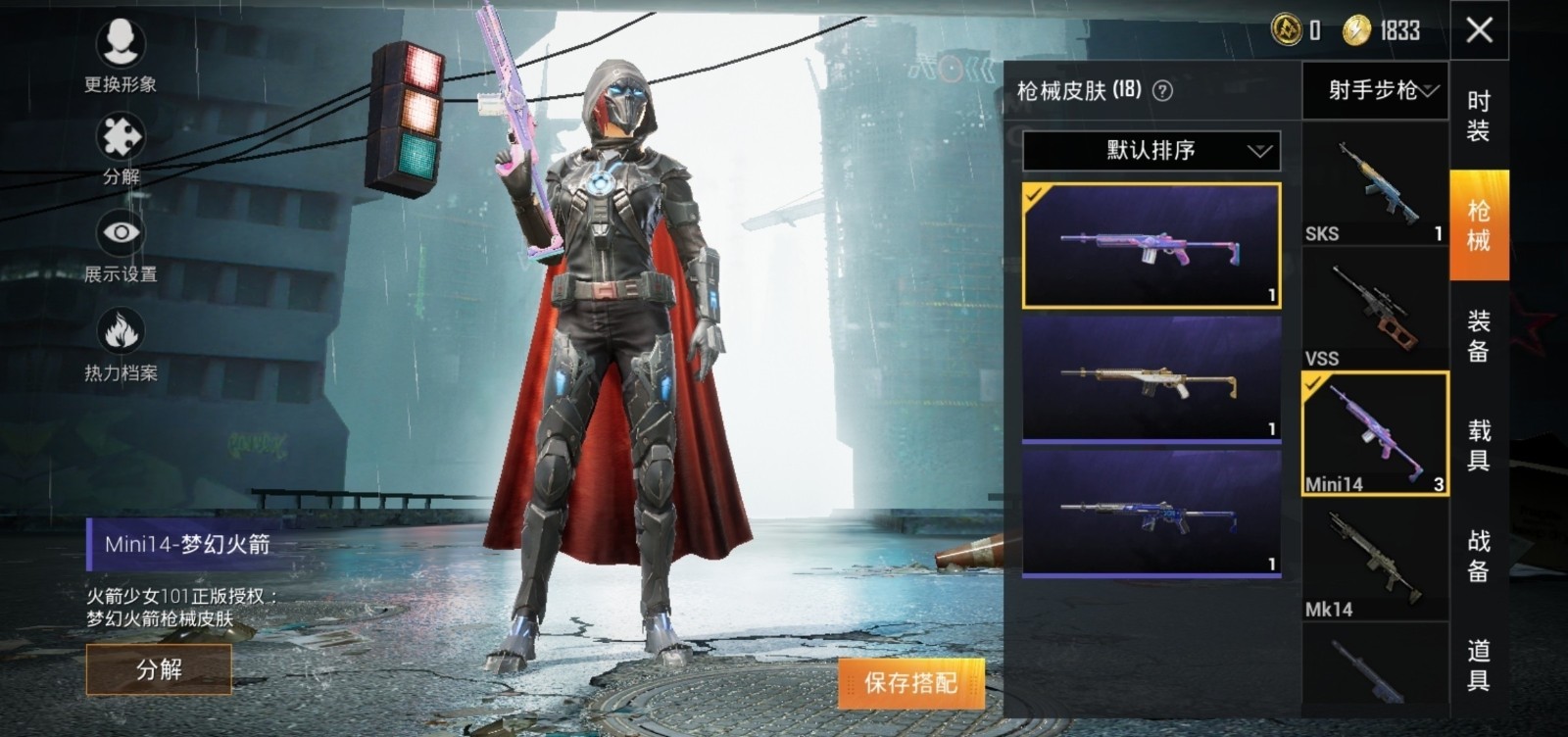This screenshot has width=1568, height=737.
Task: Switch to the 装备 equipment tab
Action: point(1479,335)
